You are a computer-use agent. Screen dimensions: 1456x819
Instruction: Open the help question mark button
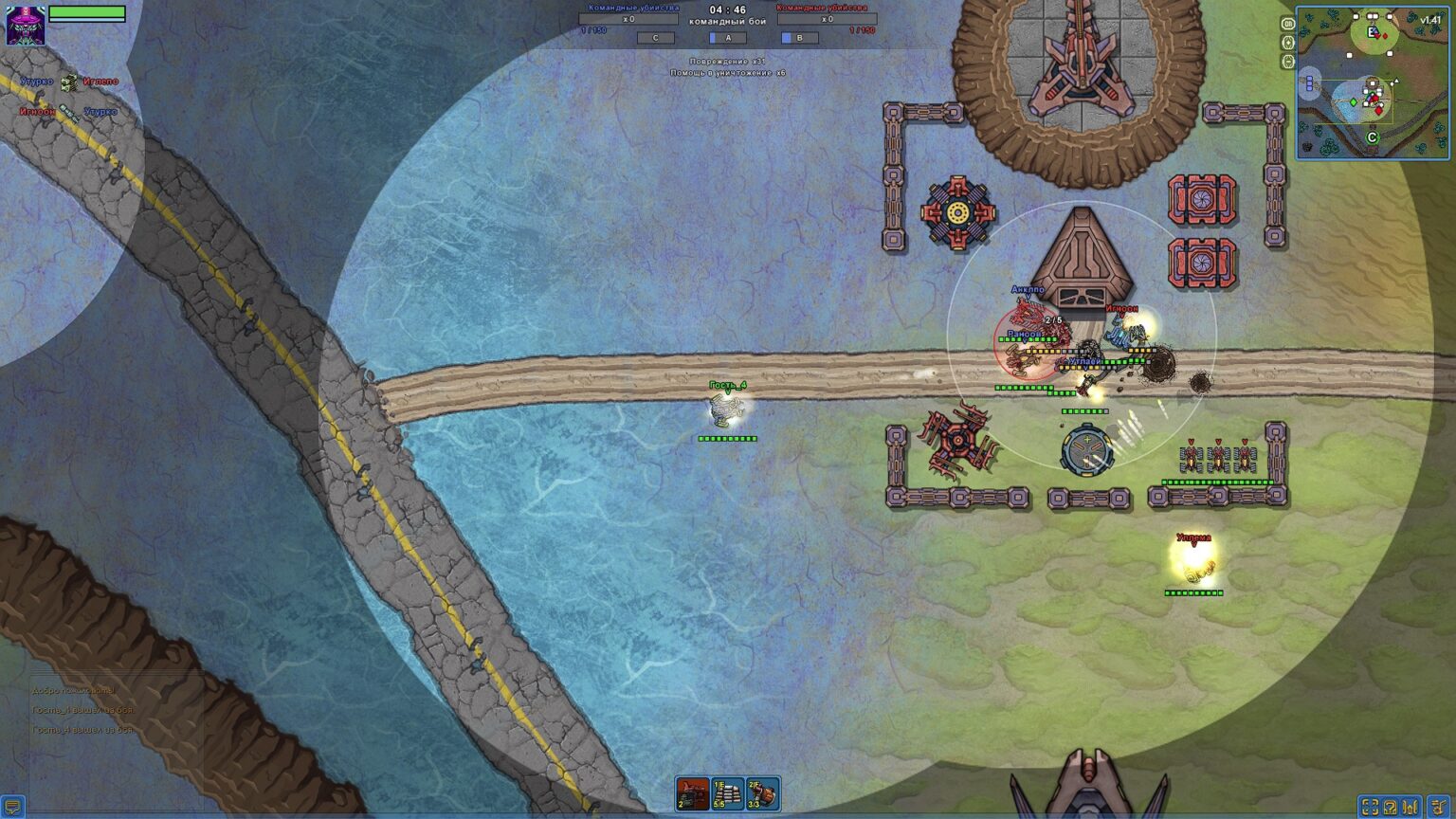tap(1391, 807)
